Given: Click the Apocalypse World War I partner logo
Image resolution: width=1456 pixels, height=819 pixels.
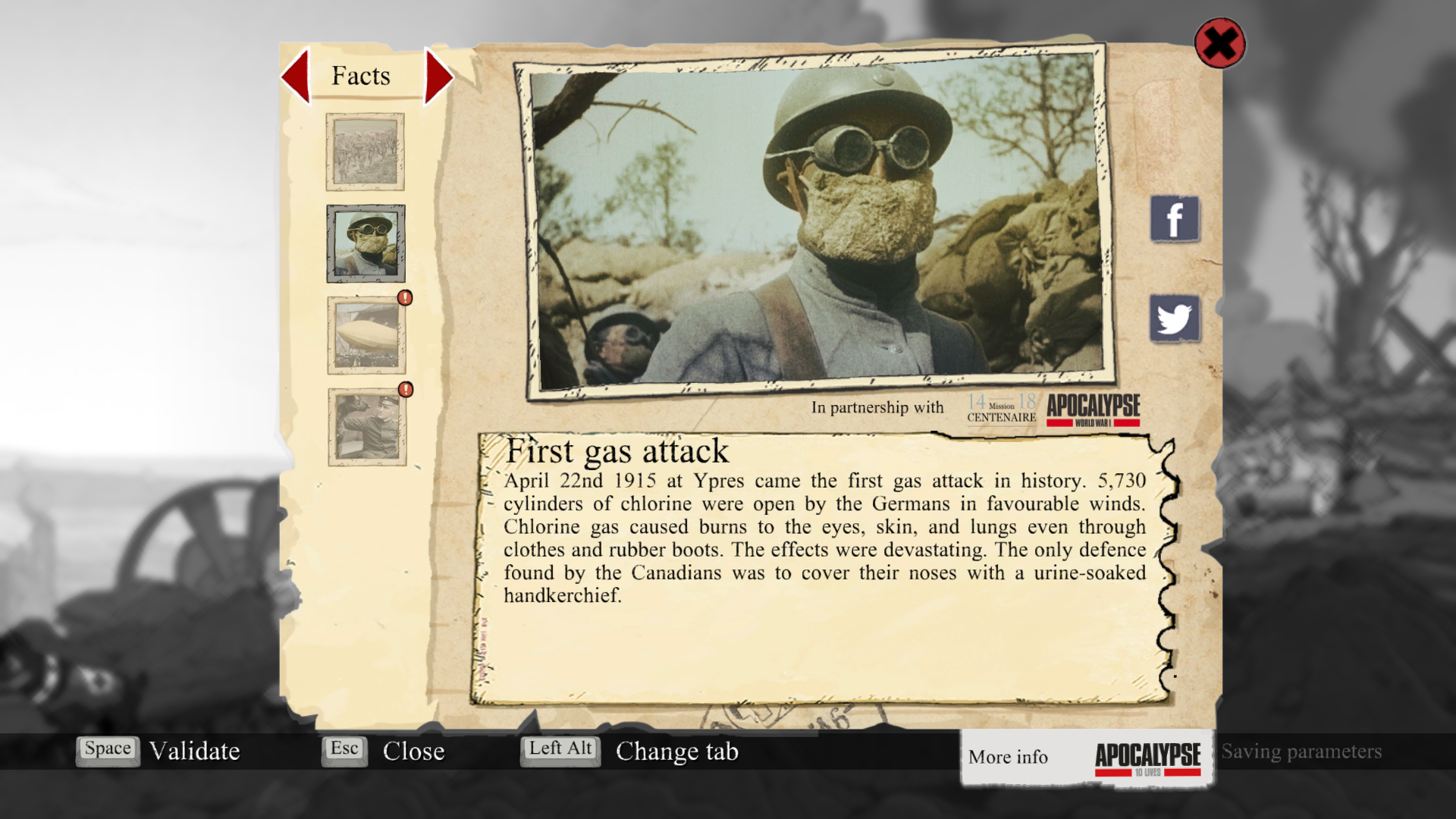Looking at the screenshot, I should (x=1094, y=409).
